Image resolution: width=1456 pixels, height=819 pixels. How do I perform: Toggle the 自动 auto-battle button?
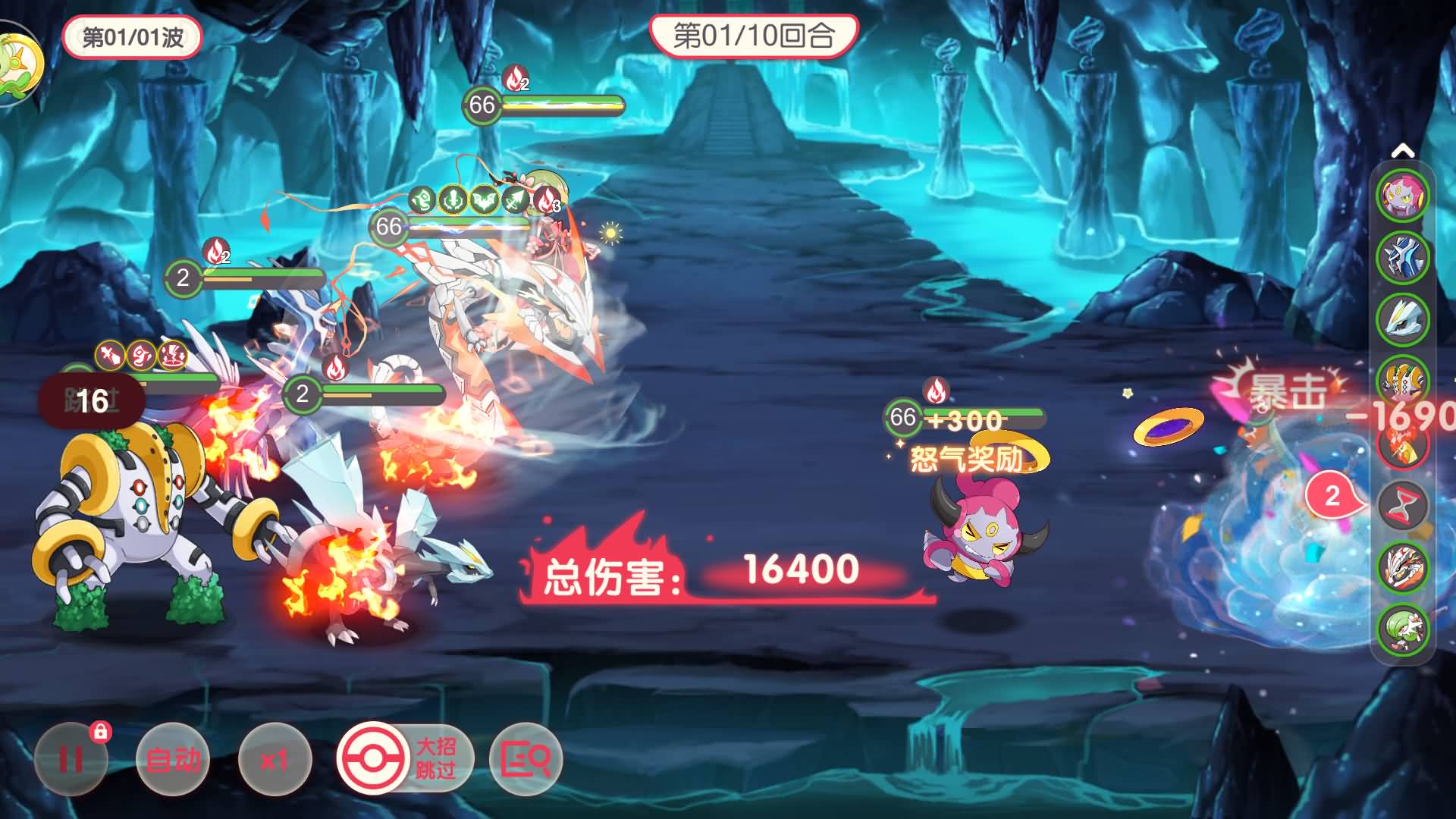tap(172, 759)
